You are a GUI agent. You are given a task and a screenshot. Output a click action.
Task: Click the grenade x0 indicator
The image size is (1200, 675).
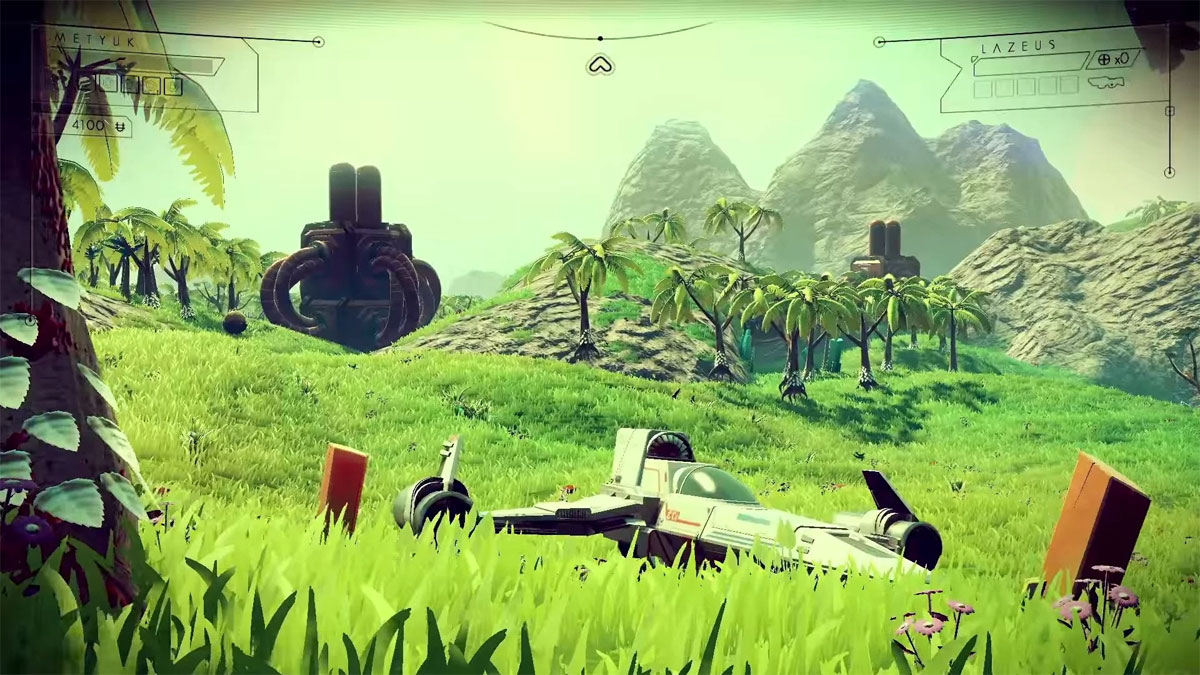coord(1113,59)
